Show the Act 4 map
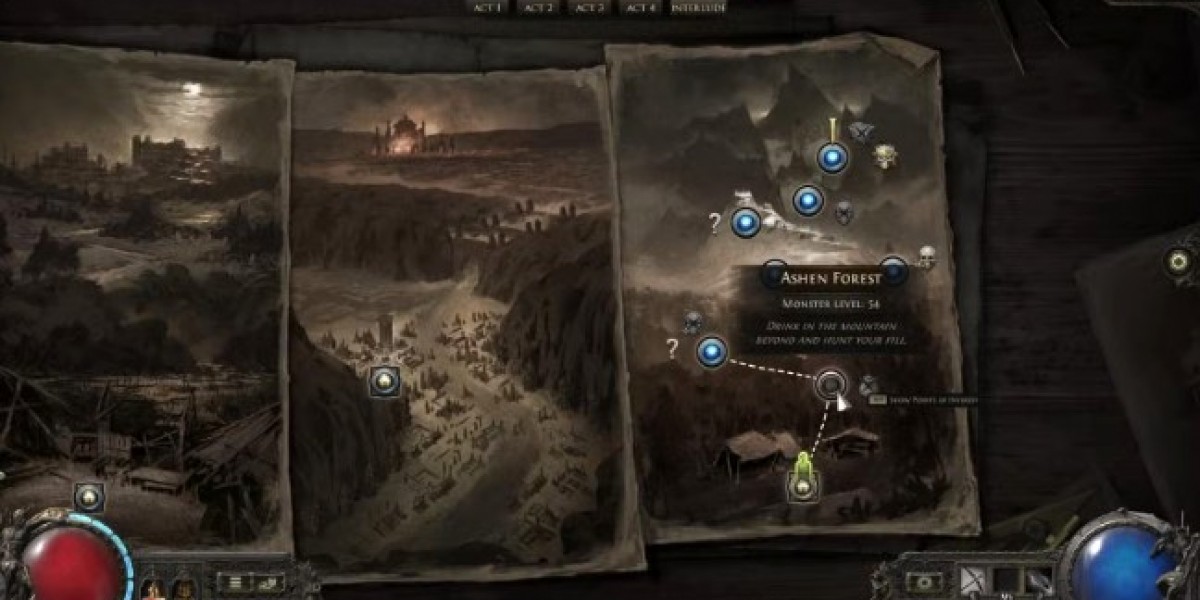 (x=638, y=7)
